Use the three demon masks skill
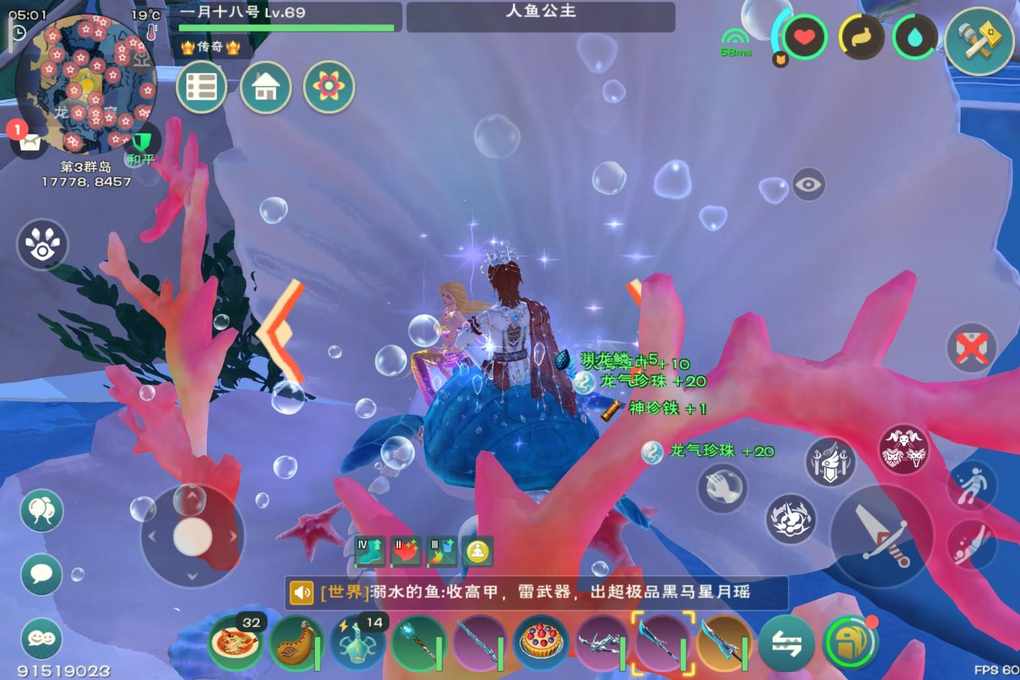The width and height of the screenshot is (1020, 680). [903, 448]
